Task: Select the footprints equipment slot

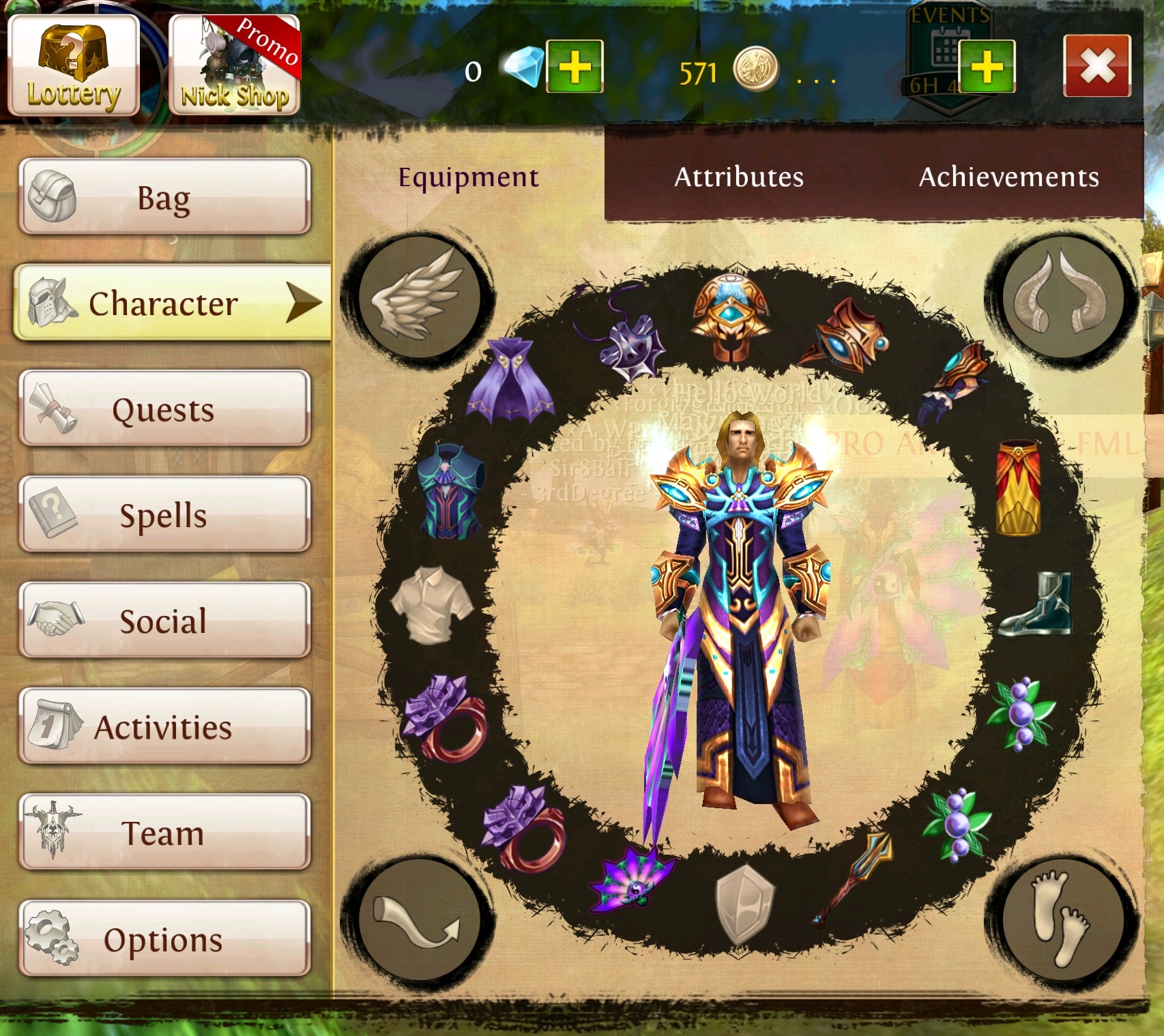Action: (x=1062, y=917)
